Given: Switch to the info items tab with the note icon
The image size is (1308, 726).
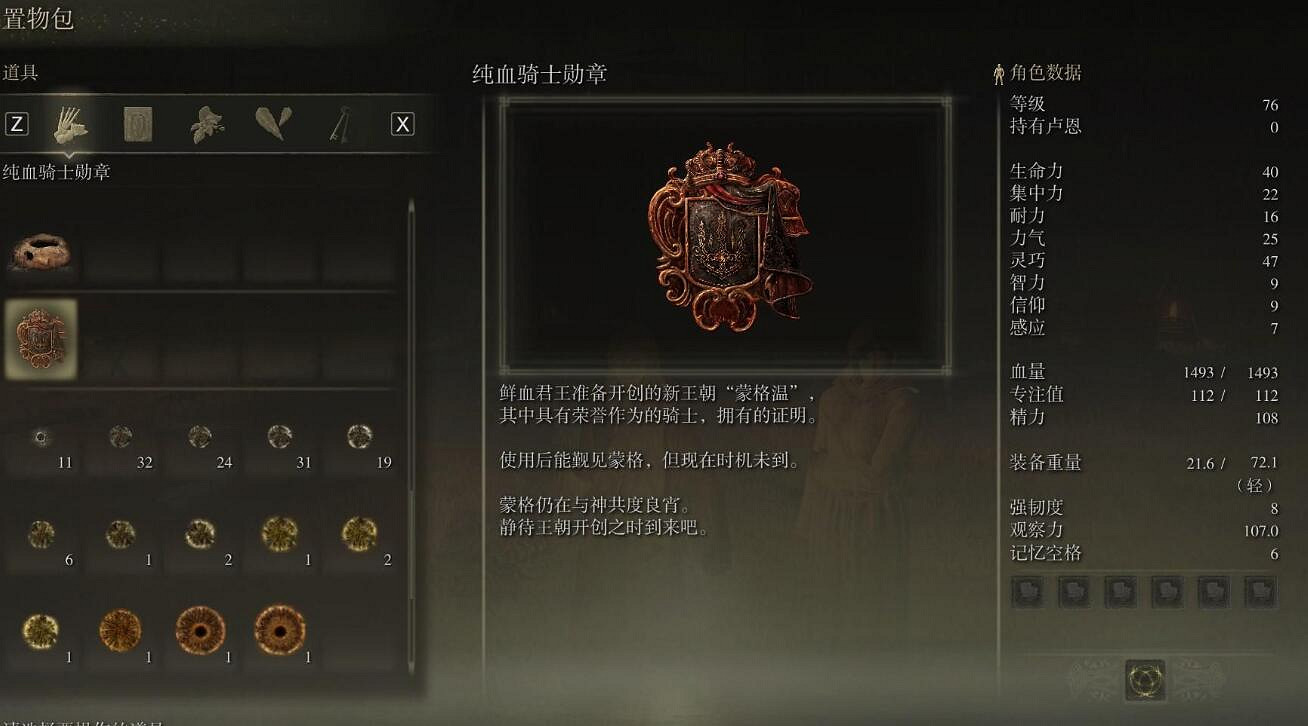Looking at the screenshot, I should click(137, 123).
